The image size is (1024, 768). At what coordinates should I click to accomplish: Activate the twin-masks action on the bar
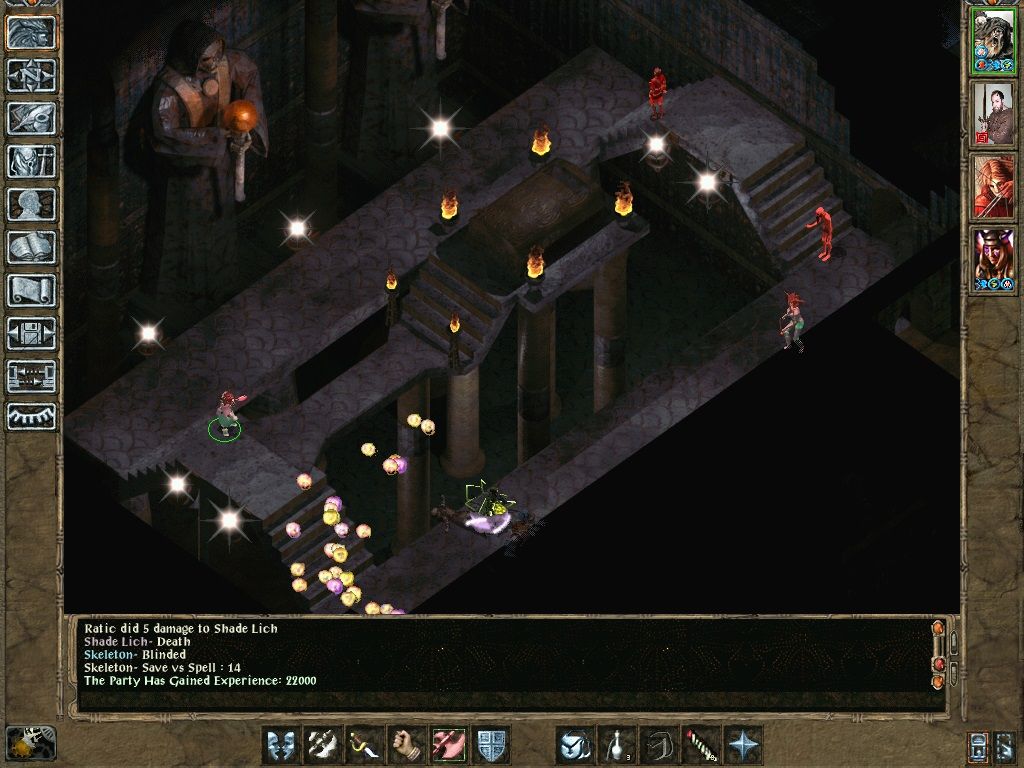[281, 745]
